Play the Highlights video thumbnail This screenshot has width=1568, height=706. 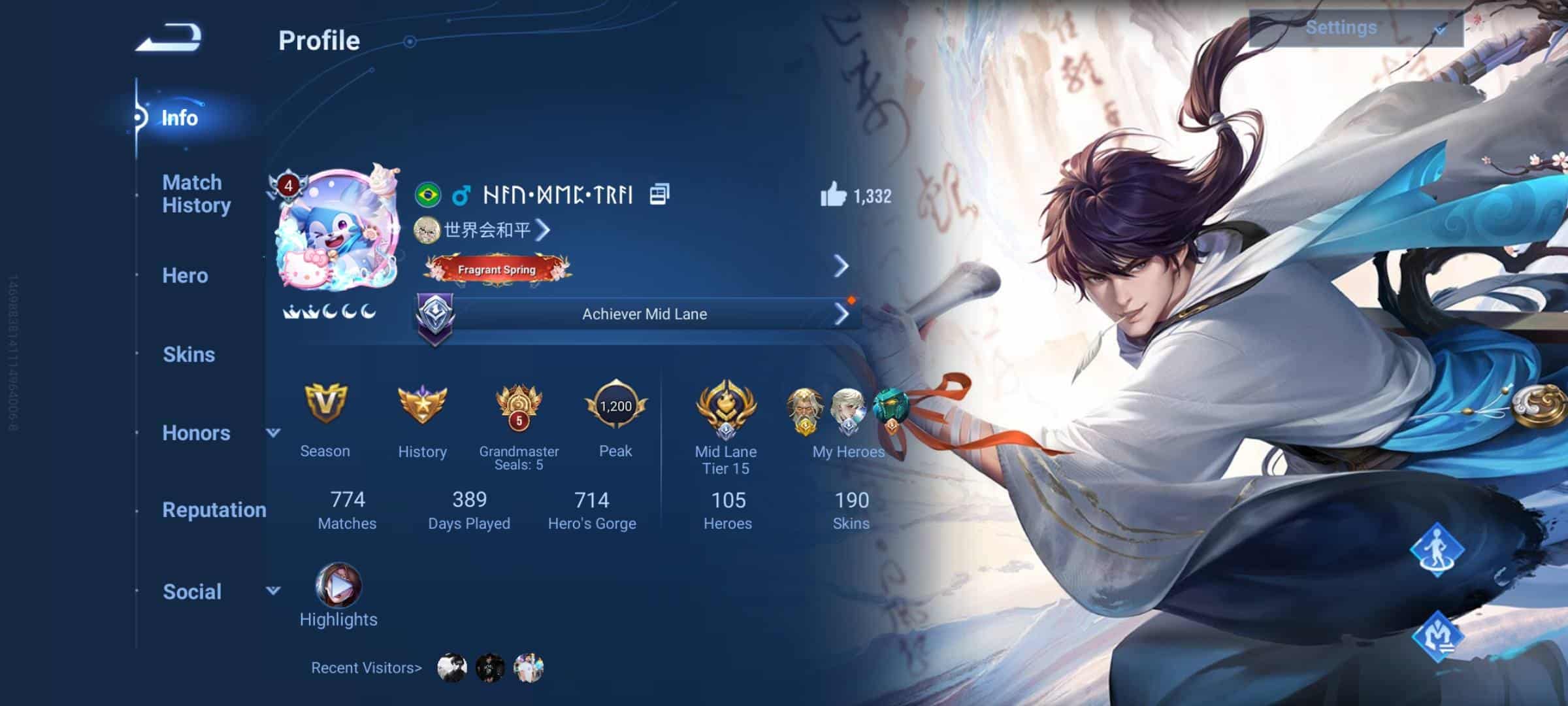click(x=338, y=586)
